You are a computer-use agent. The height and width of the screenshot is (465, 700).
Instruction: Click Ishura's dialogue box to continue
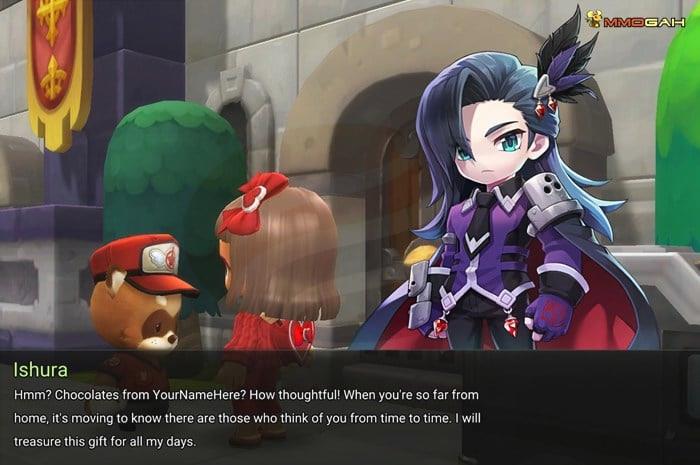coord(349,407)
